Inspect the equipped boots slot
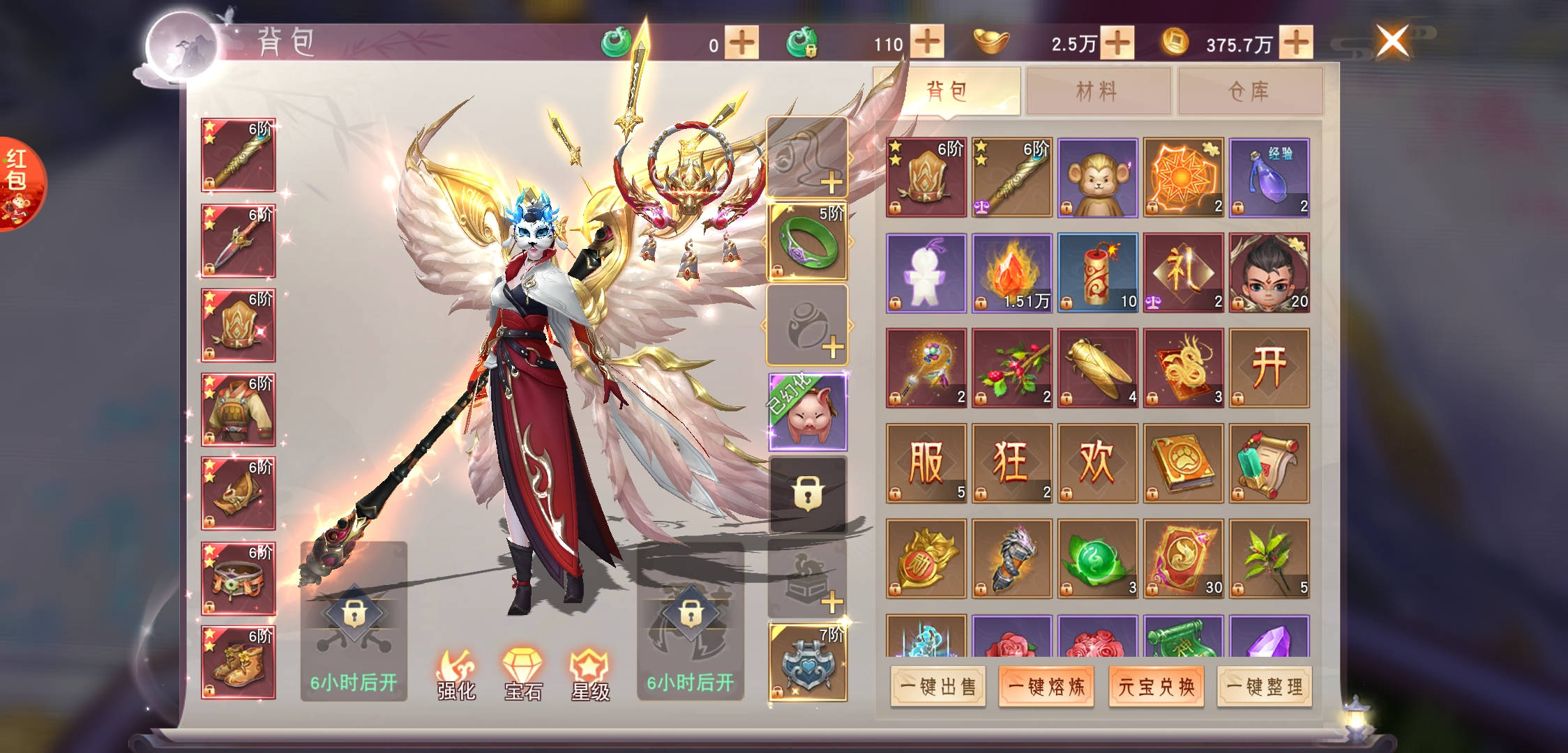This screenshot has height=753, width=1568. pos(238,662)
